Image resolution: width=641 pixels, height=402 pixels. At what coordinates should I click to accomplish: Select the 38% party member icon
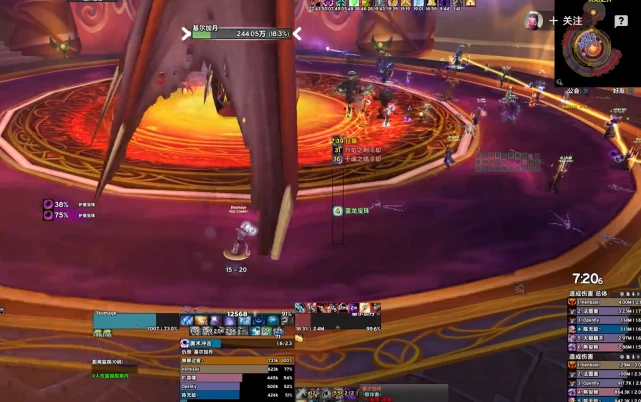click(x=48, y=204)
